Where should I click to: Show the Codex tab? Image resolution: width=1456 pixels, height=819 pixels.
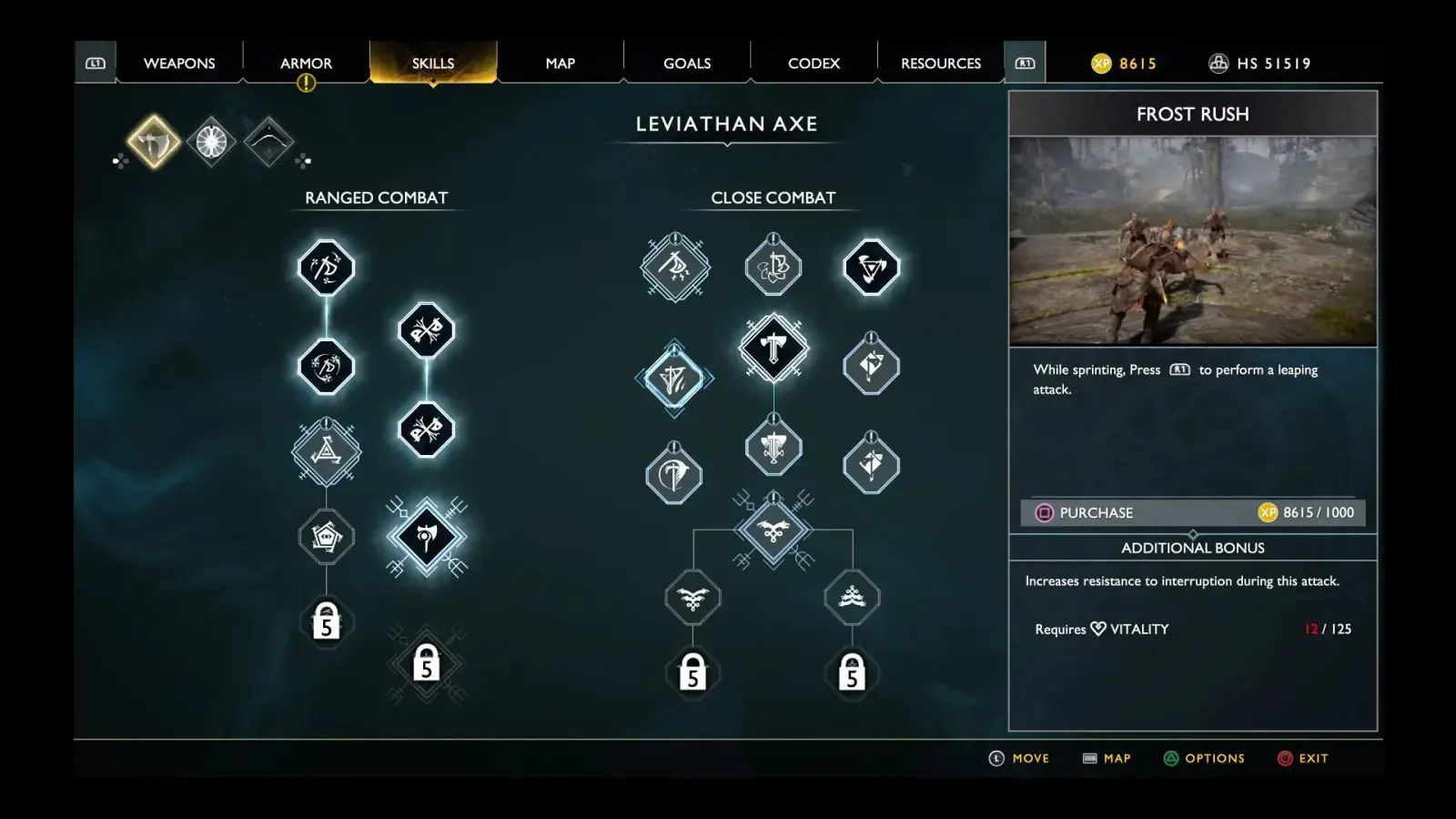814,63
